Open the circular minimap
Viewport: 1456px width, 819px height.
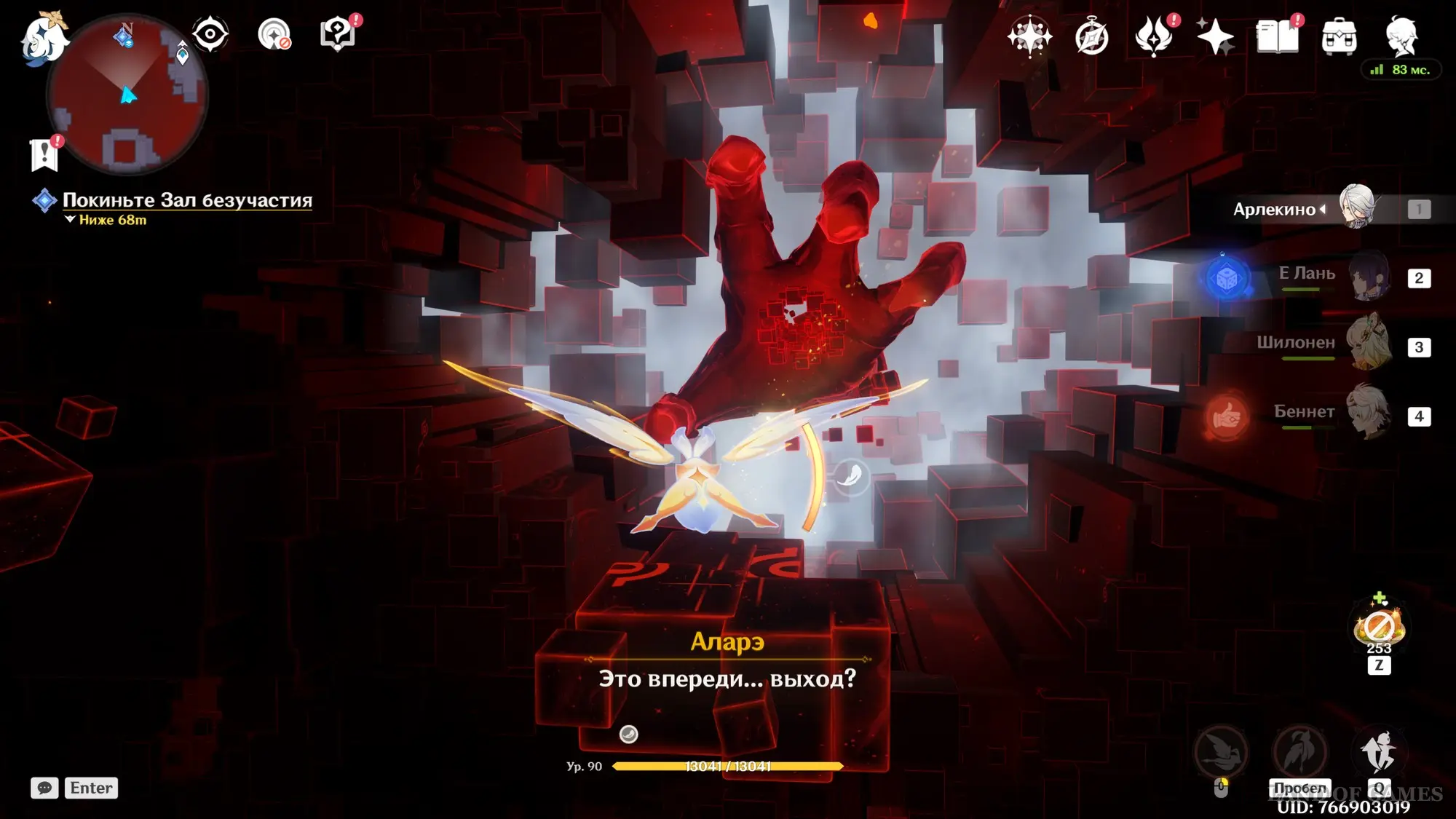[x=127, y=95]
